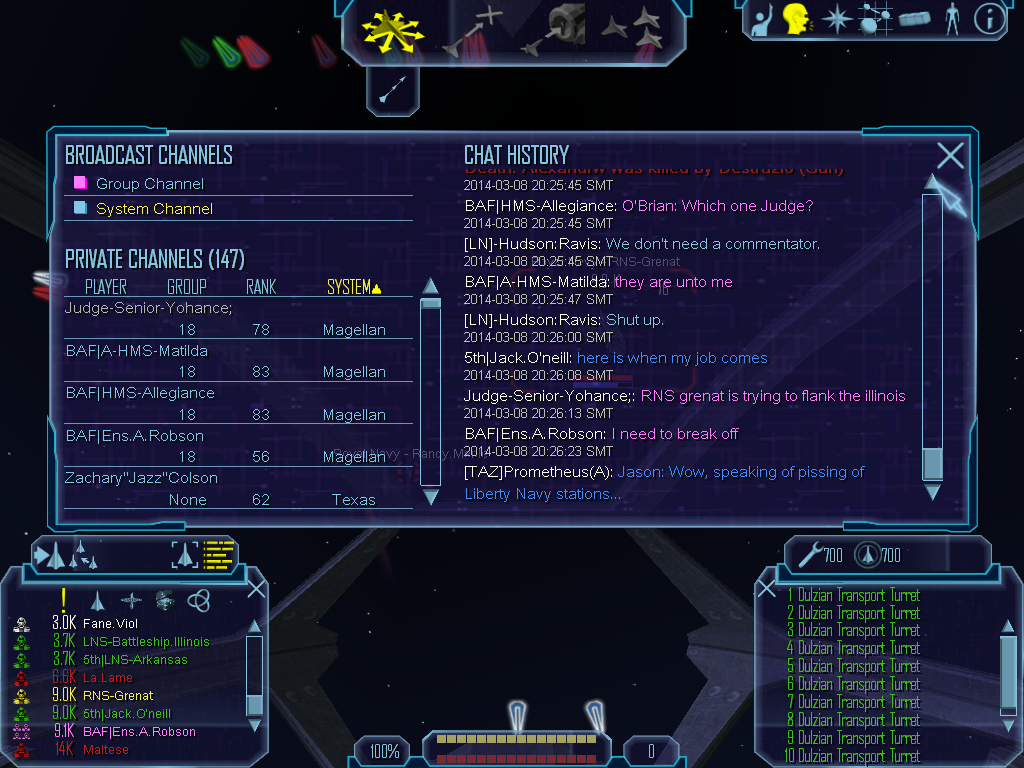Select the Group Channel broadcast option

click(149, 184)
